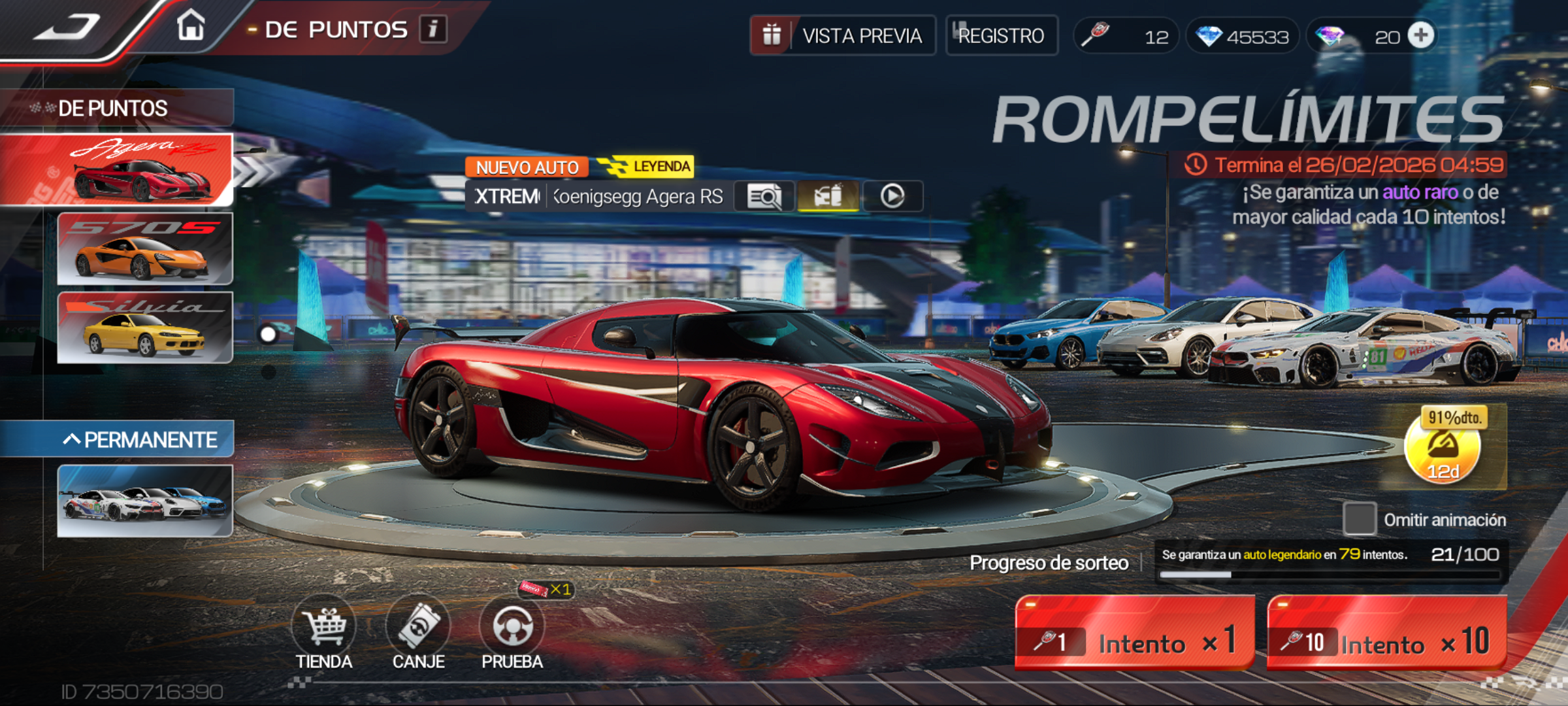The height and width of the screenshot is (706, 1568).
Task: Toggle Omitir animación checkbox
Action: tap(1360, 519)
